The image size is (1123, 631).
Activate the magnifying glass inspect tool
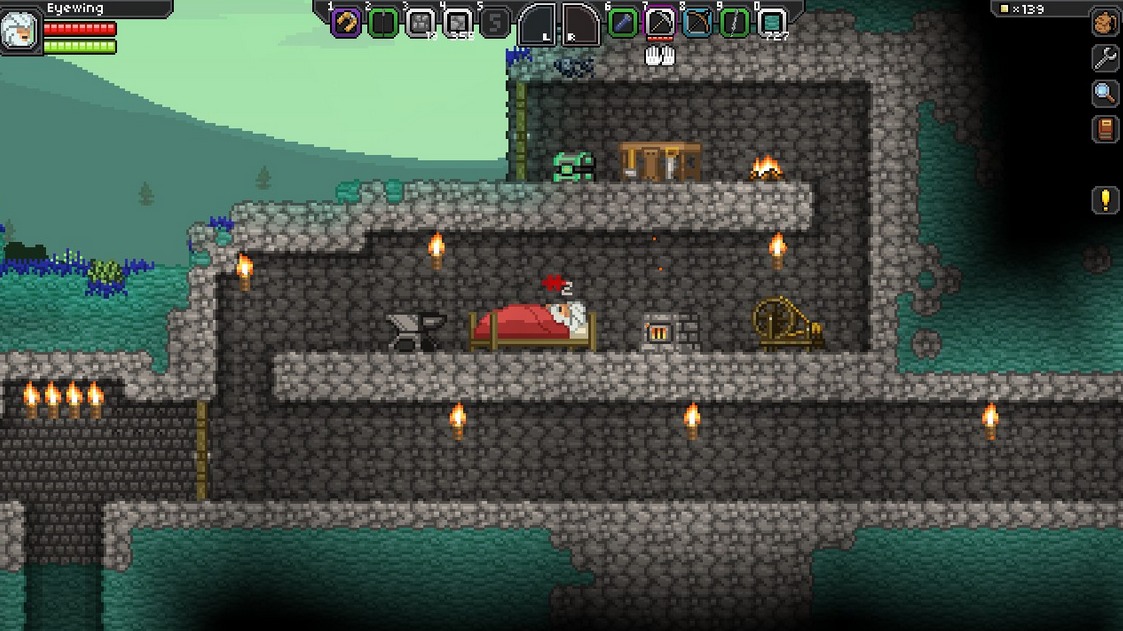(1105, 94)
